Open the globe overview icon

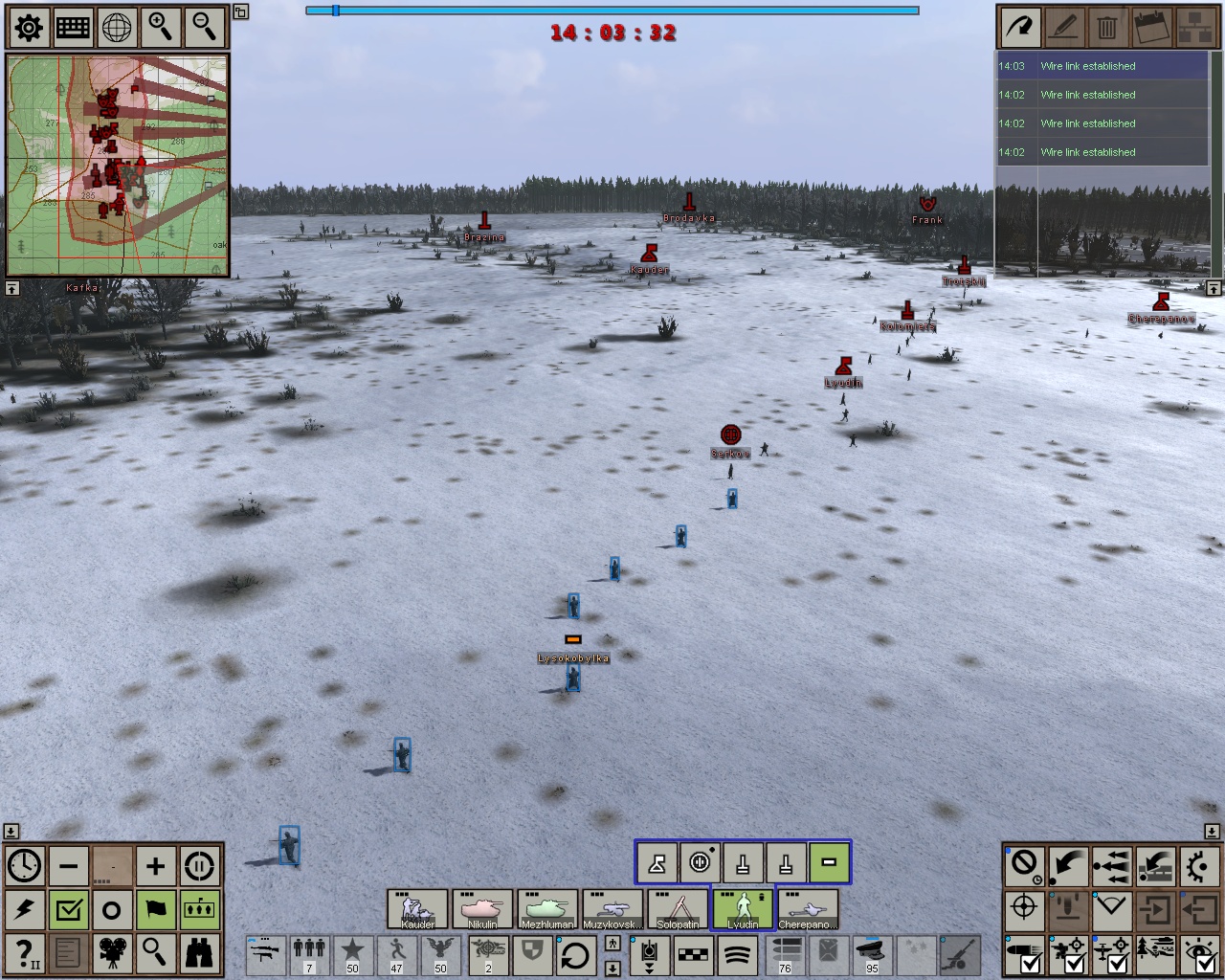(x=115, y=27)
